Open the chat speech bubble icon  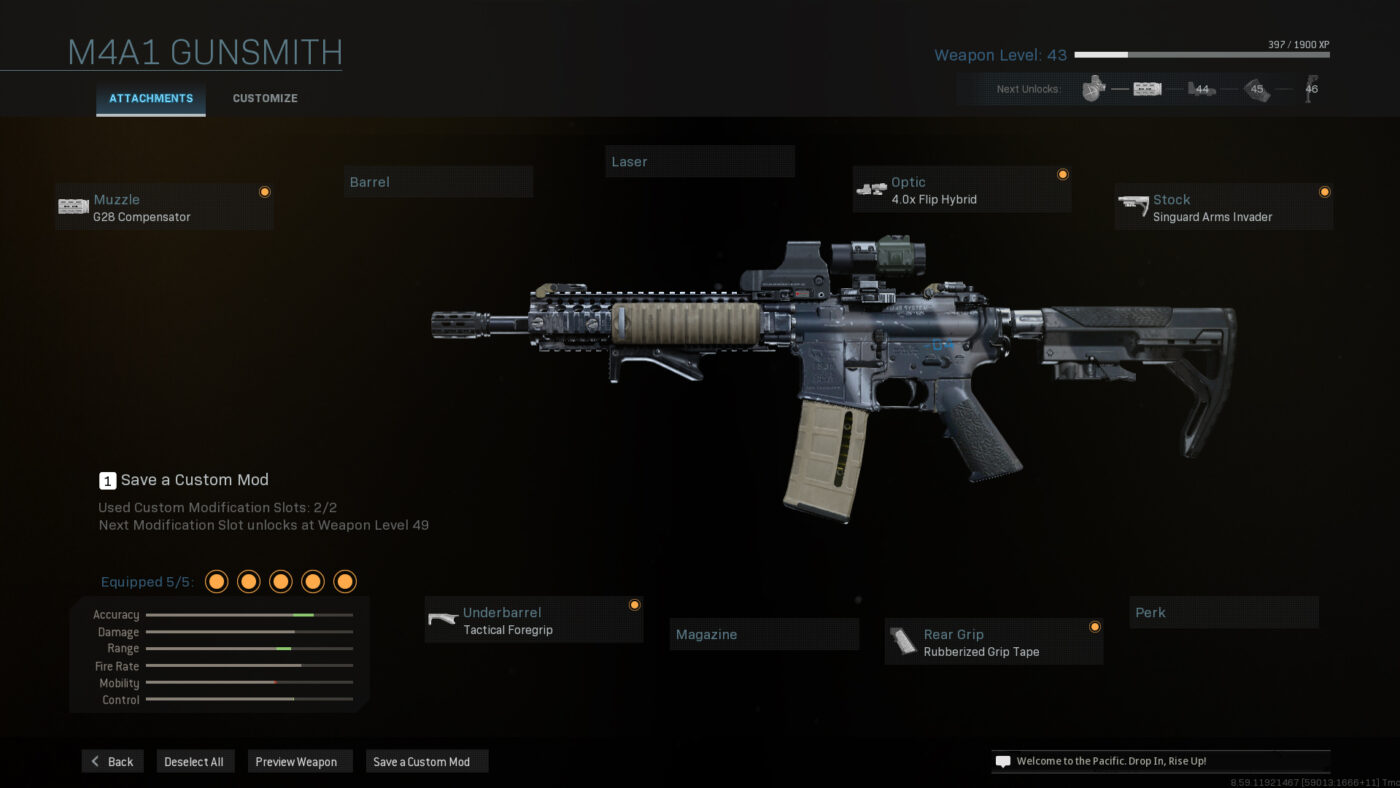pyautogui.click(x=1003, y=760)
